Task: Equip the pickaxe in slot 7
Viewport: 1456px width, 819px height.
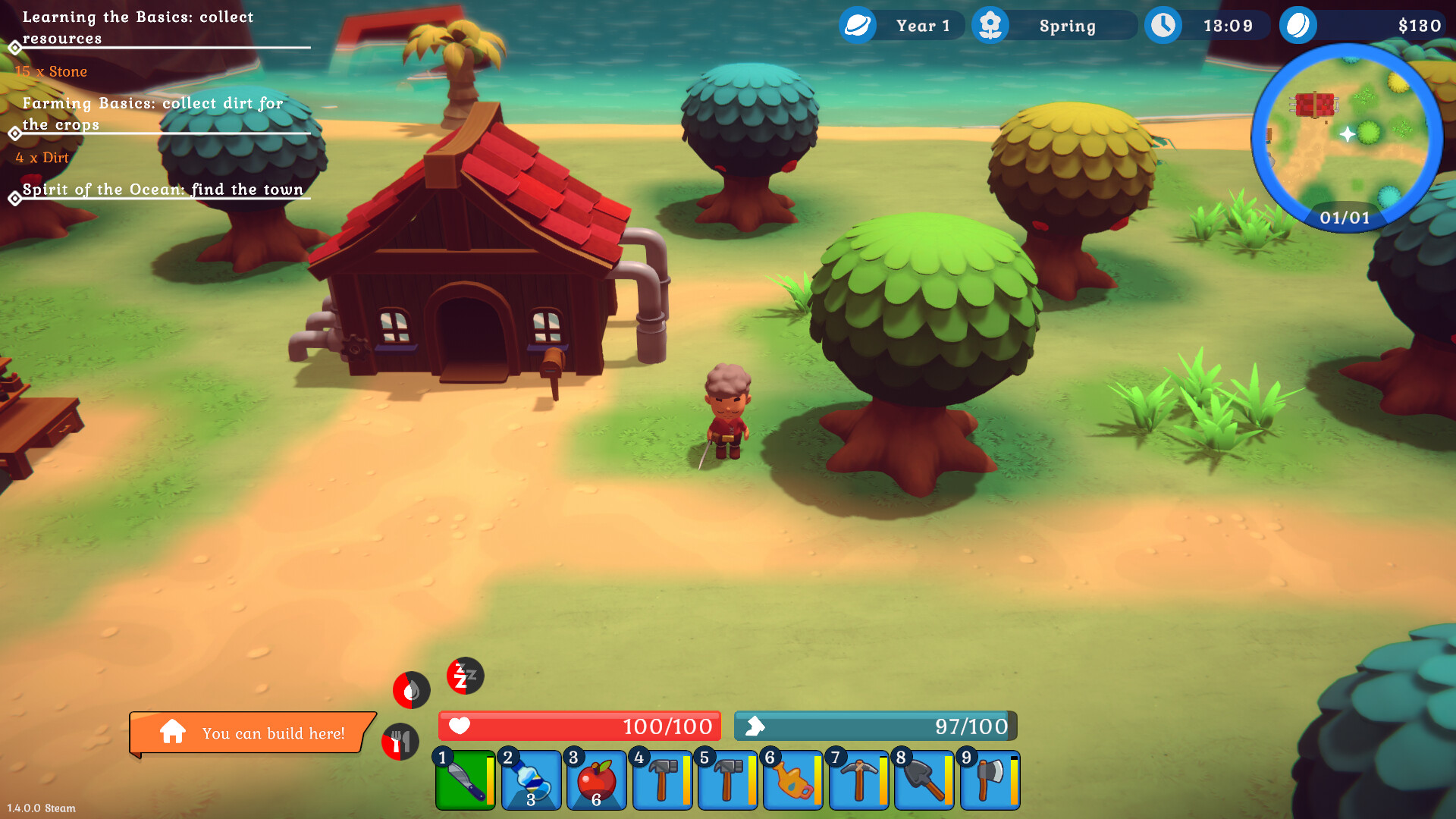Action: (858, 780)
